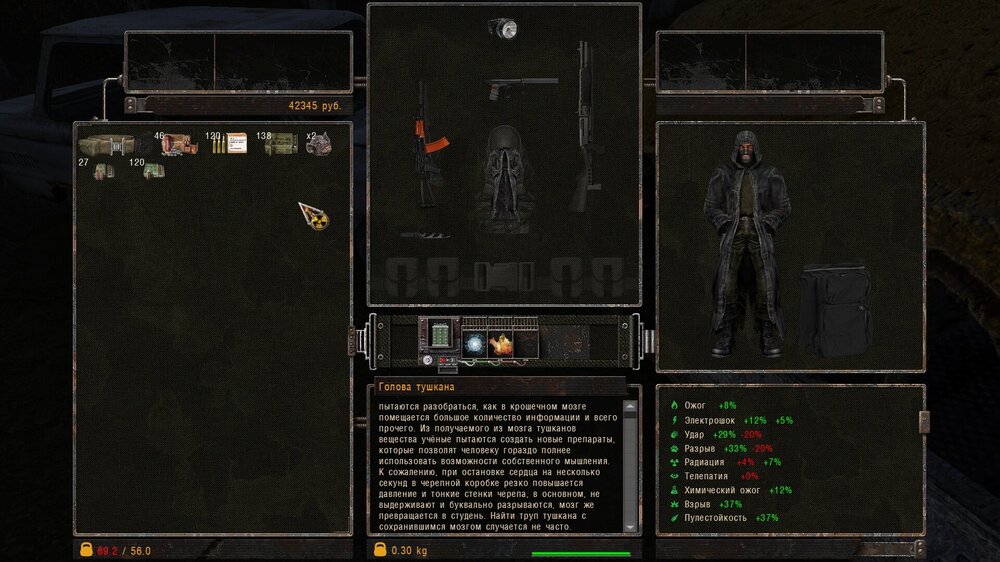1000x562 pixels.
Task: Pick the small ammo pack stack of 27
Action: click(104, 171)
